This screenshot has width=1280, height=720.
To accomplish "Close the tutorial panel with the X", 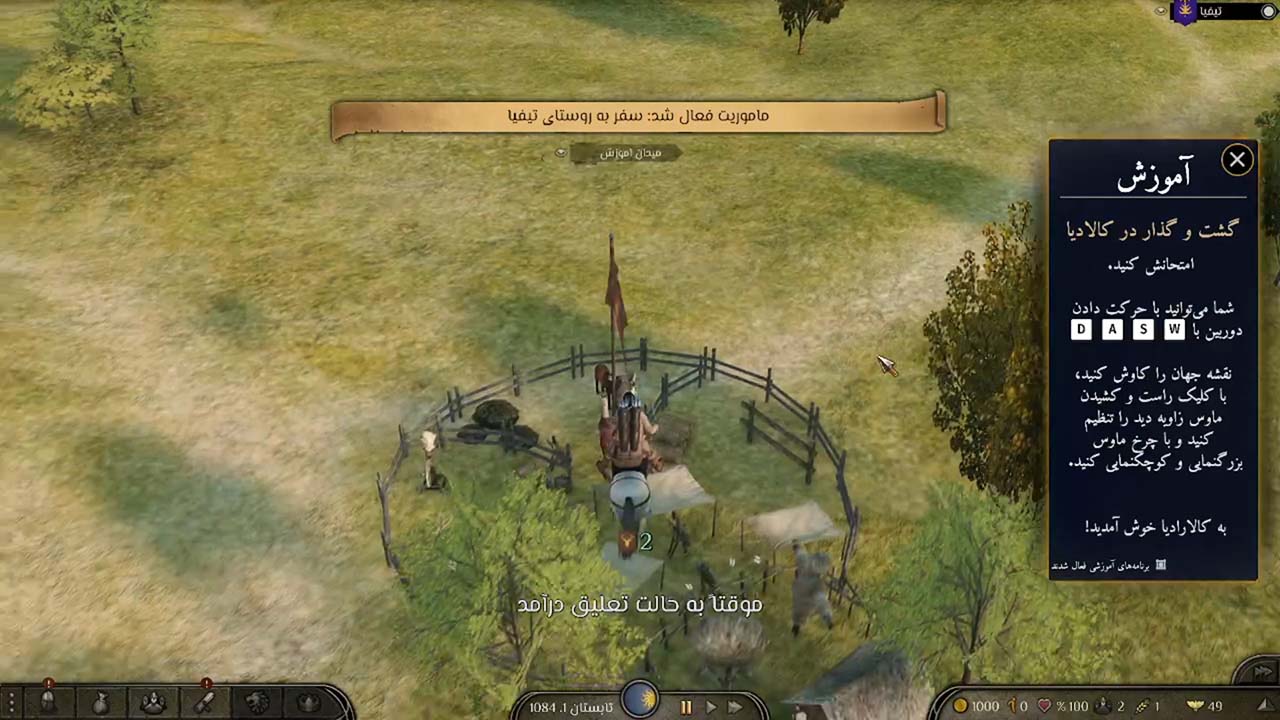I will 1237,160.
